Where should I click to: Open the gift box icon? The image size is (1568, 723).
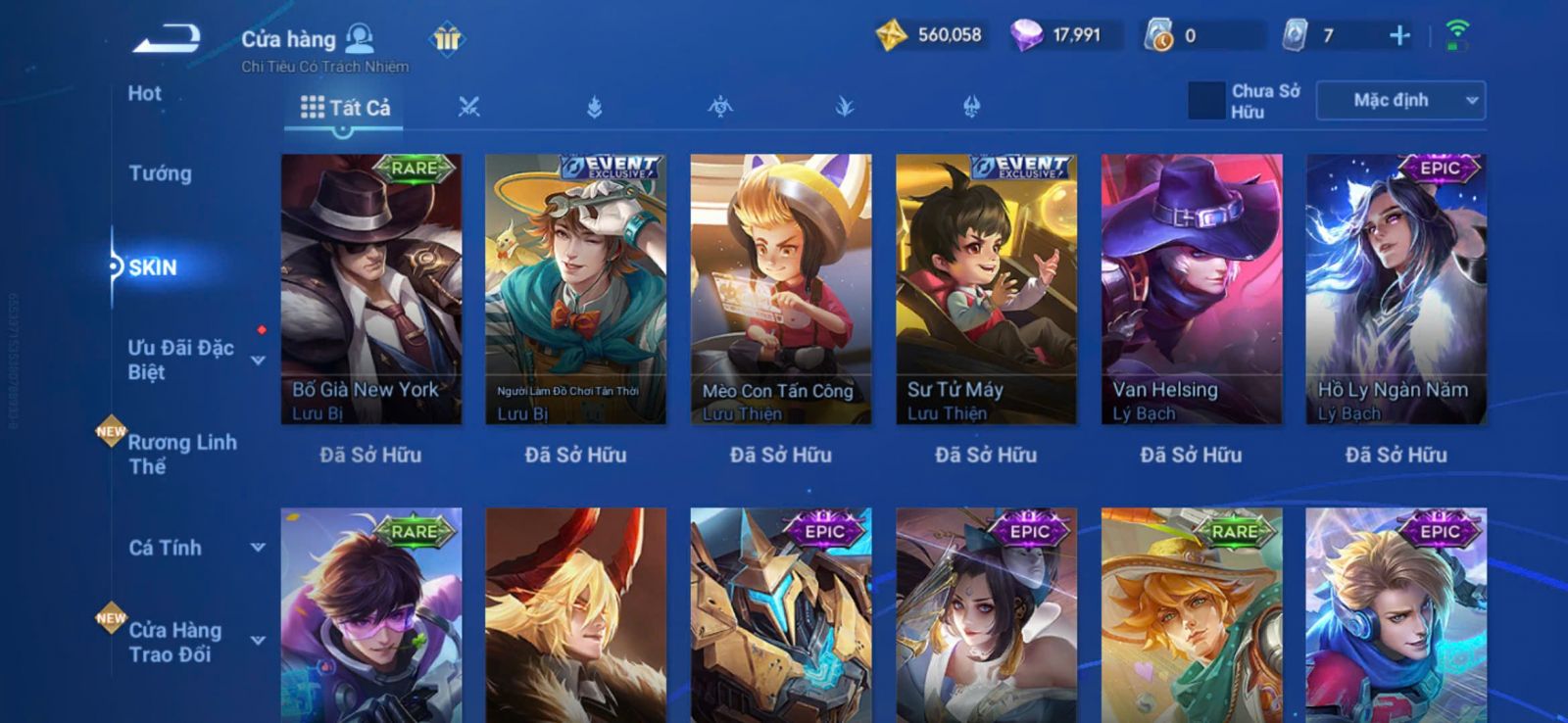(447, 39)
